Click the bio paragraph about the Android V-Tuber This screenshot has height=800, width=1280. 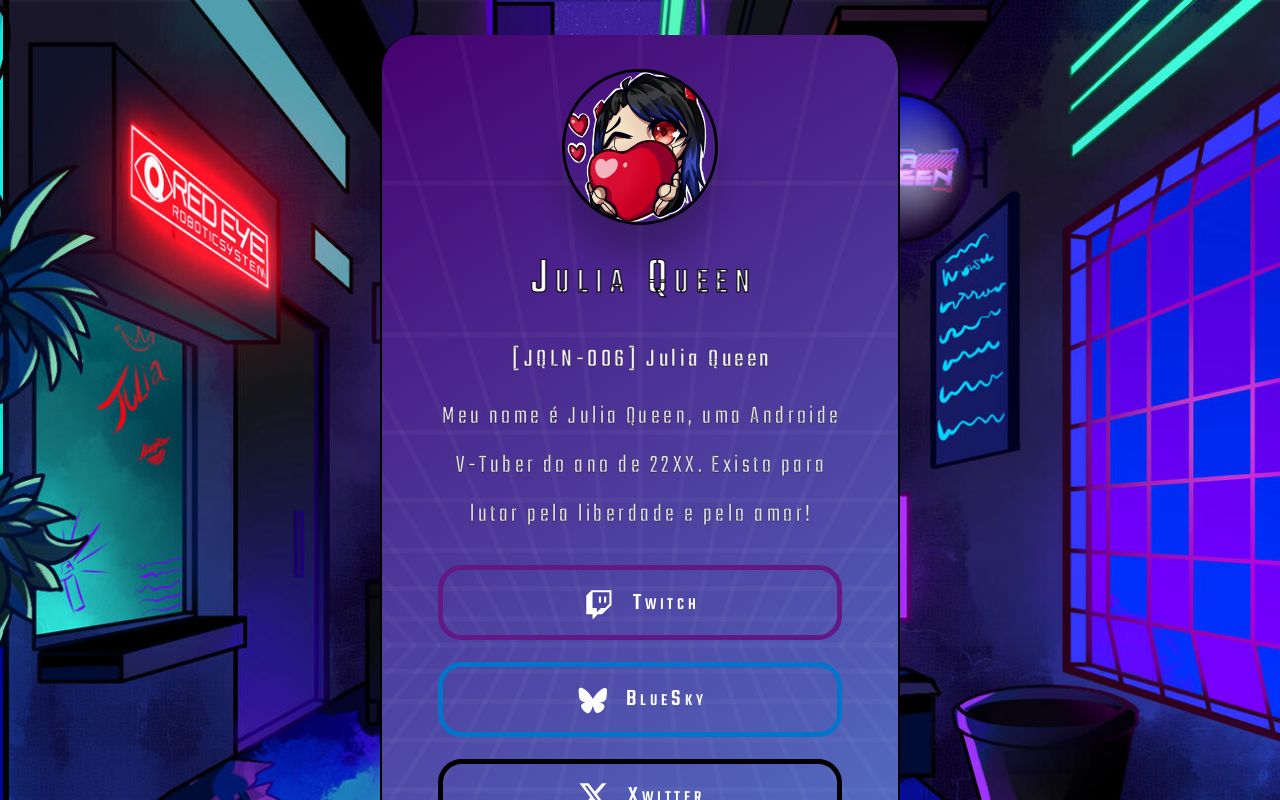(x=640, y=464)
